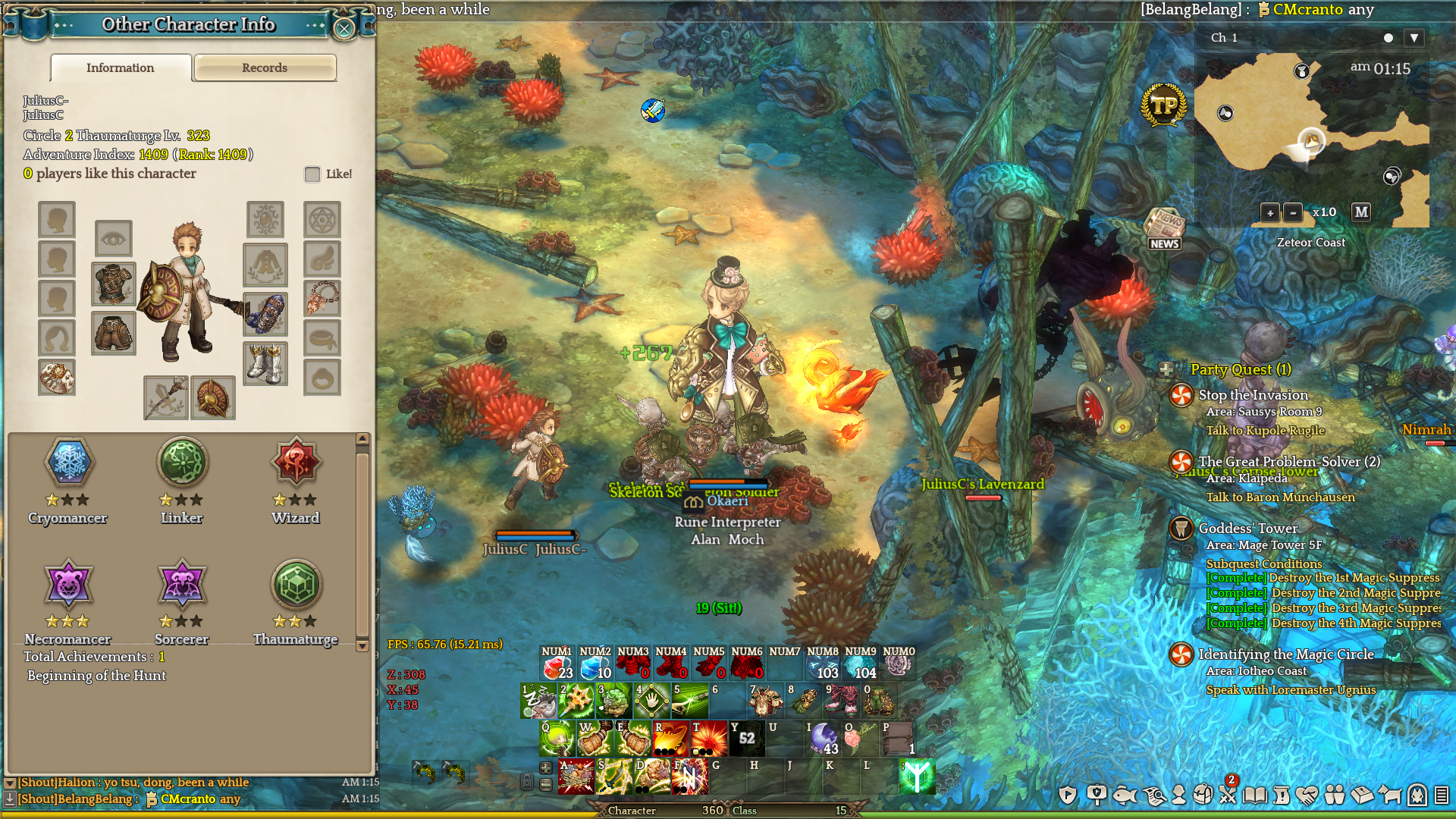This screenshot has height=819, width=1456.
Task: Zoom out the minimap with minus button
Action: click(x=1293, y=213)
